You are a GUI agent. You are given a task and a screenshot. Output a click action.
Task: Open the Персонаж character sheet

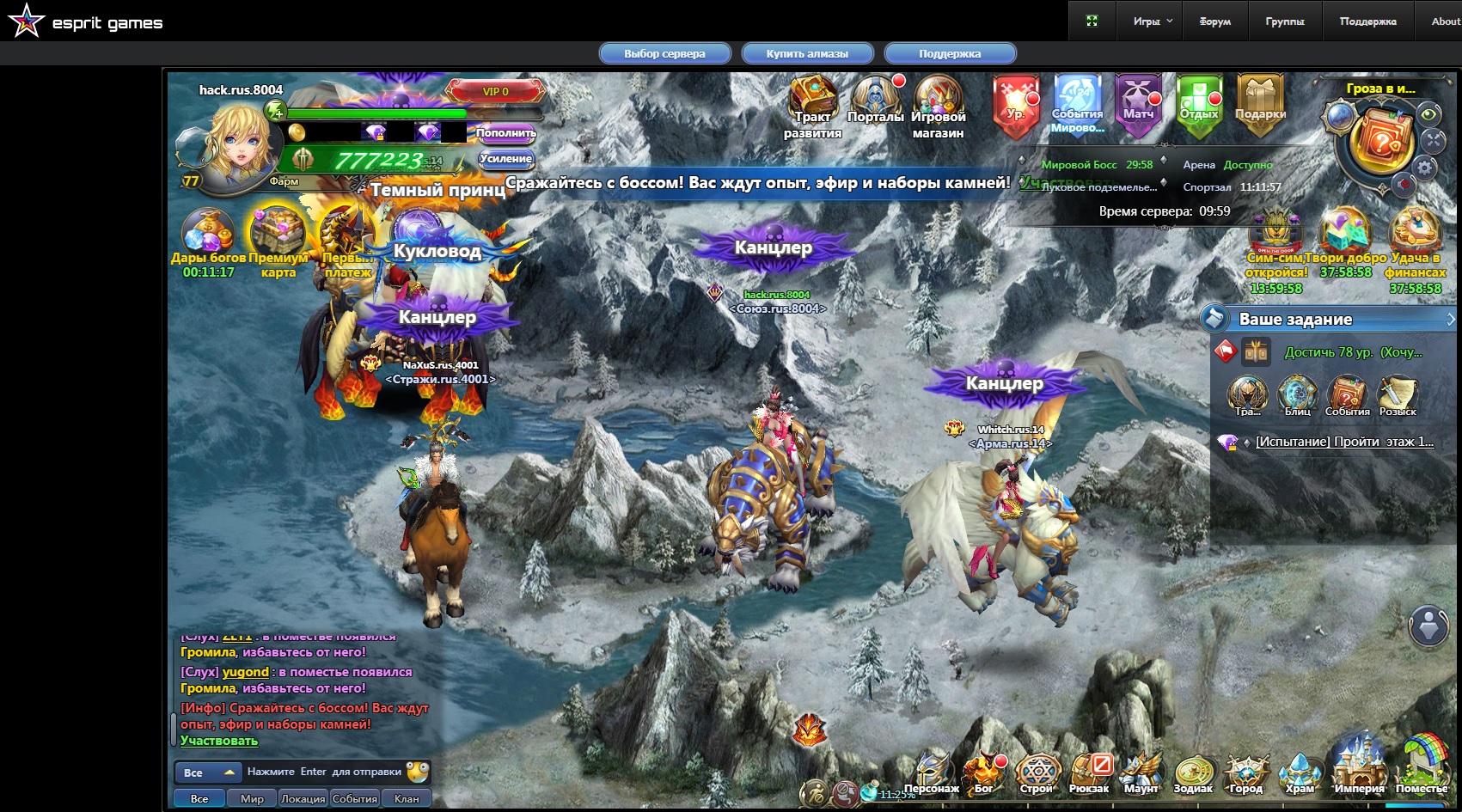pyautogui.click(x=932, y=772)
